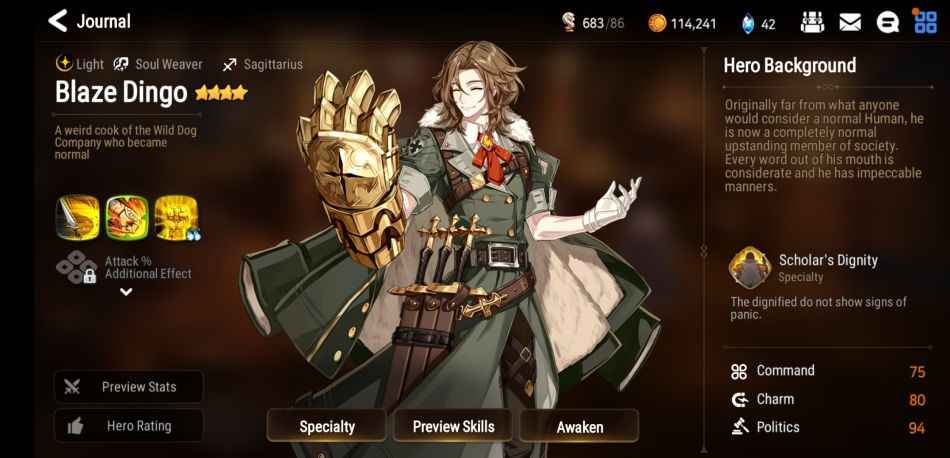This screenshot has width=950, height=458.
Task: Tap the gold coin currency icon
Action: point(657,23)
